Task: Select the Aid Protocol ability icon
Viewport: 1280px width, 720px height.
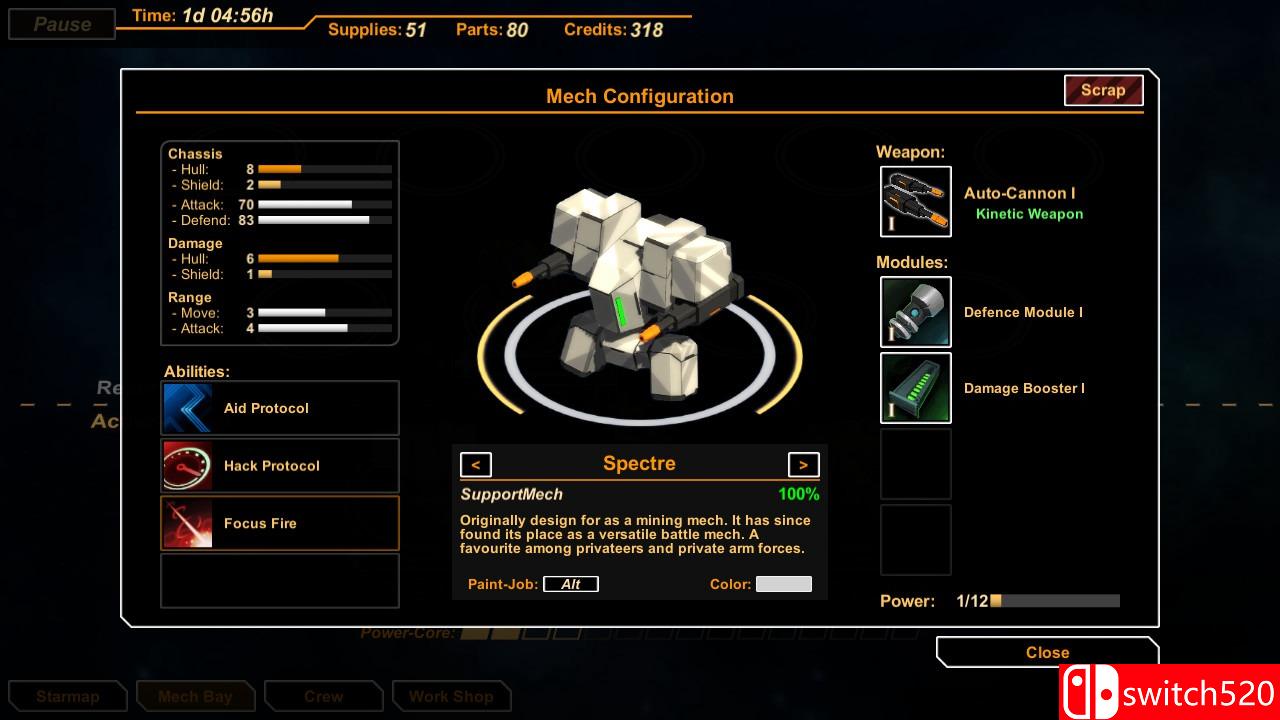Action: tap(187, 407)
